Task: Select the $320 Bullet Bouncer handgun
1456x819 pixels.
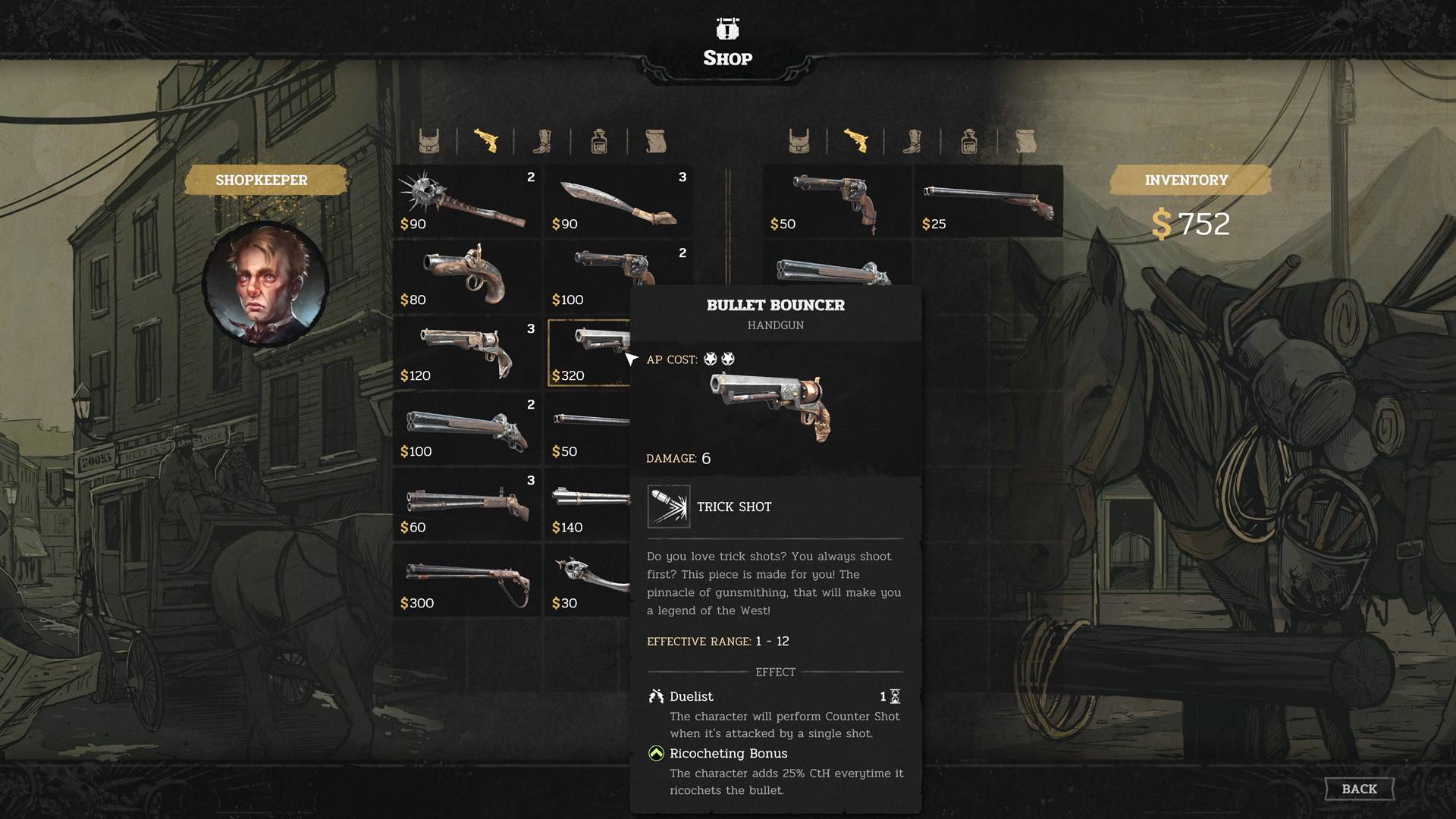Action: pyautogui.click(x=588, y=351)
